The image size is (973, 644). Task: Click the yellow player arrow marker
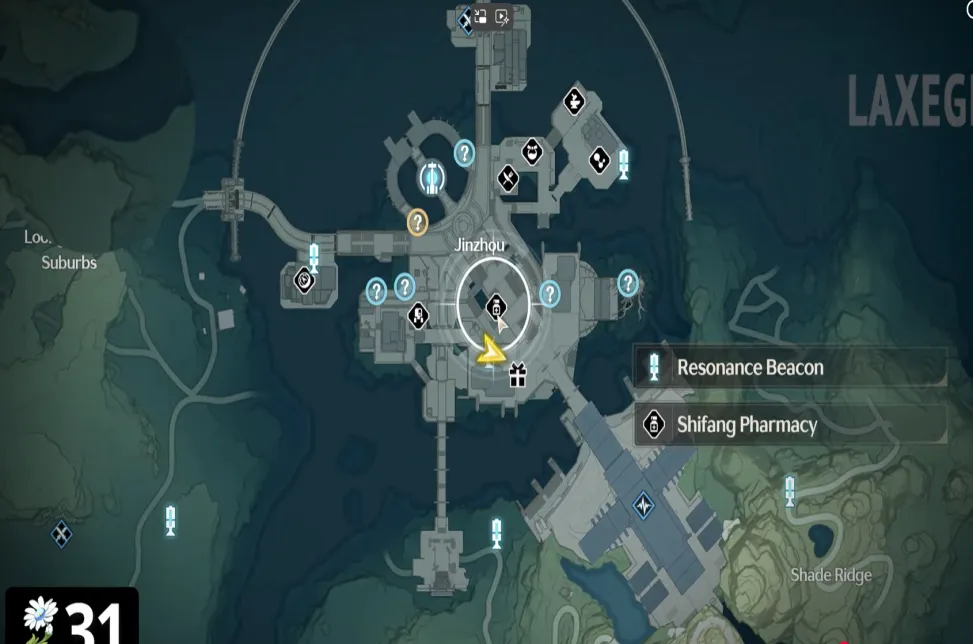489,351
